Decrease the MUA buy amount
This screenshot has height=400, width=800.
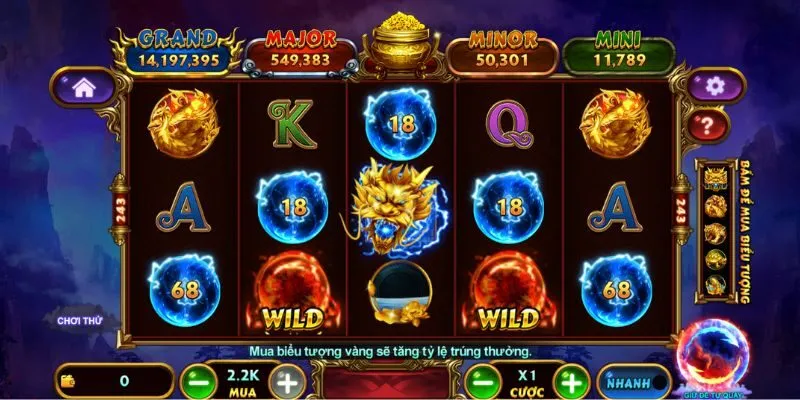coord(197,381)
